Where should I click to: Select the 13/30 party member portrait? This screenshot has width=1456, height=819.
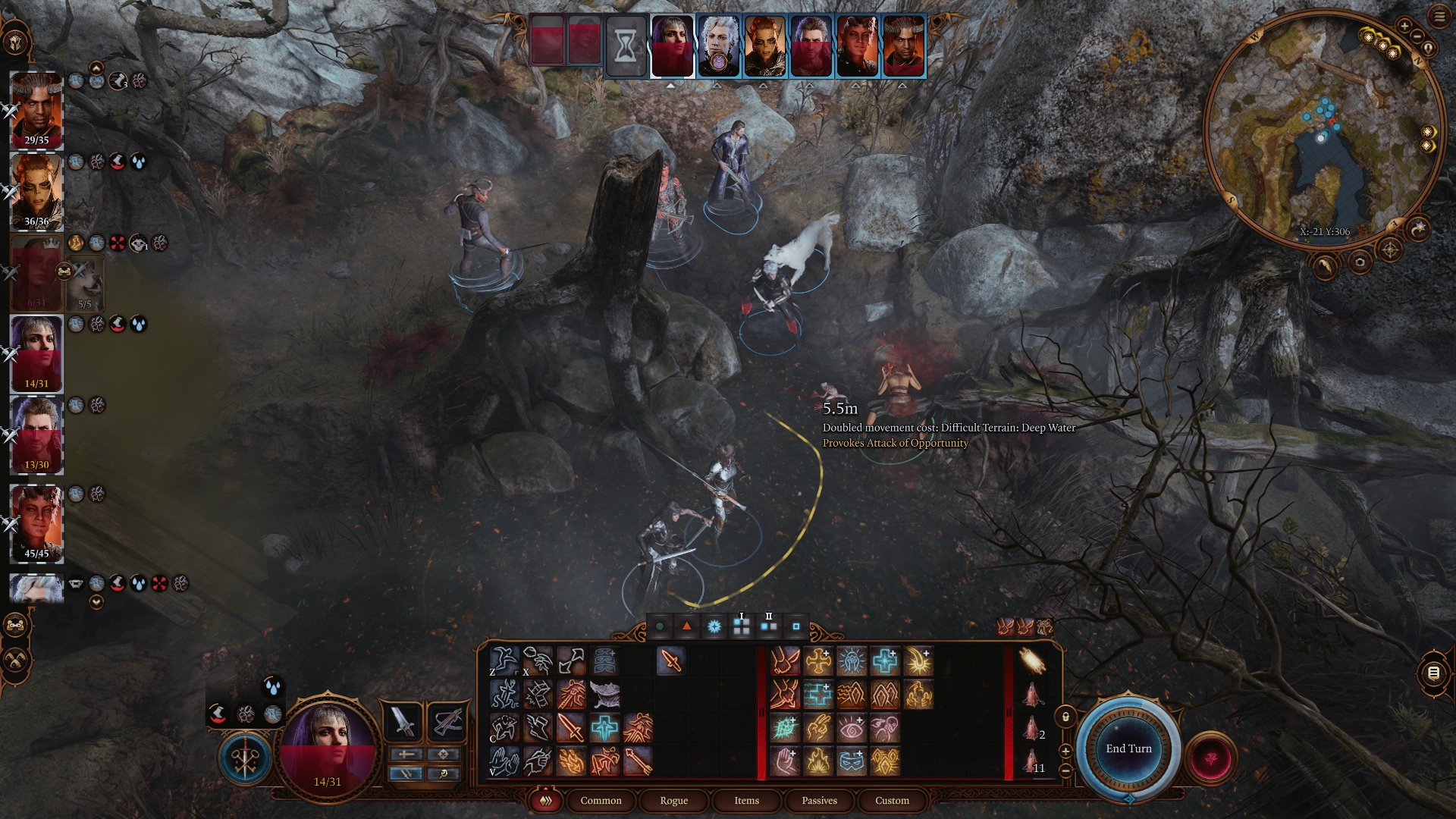[36, 434]
